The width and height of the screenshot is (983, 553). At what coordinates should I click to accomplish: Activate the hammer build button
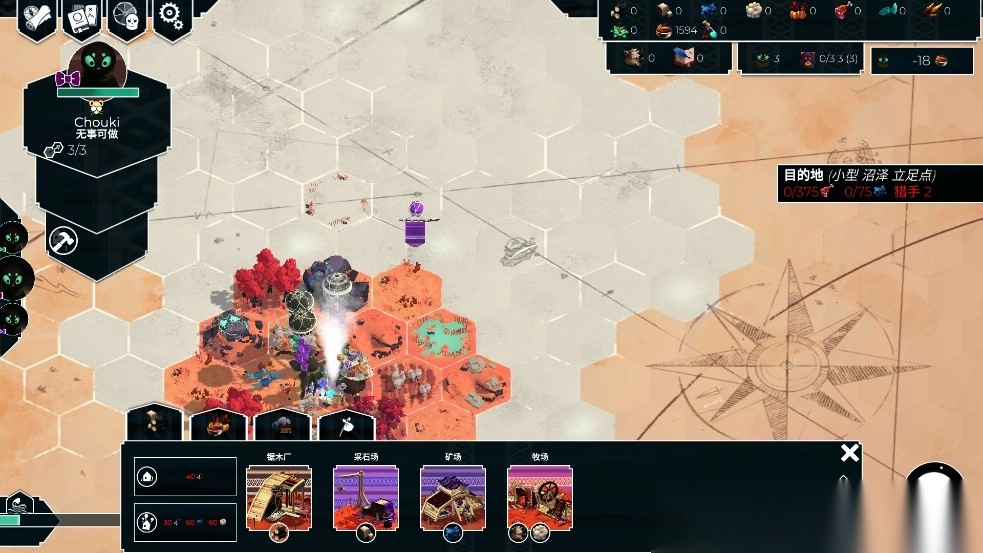click(64, 241)
